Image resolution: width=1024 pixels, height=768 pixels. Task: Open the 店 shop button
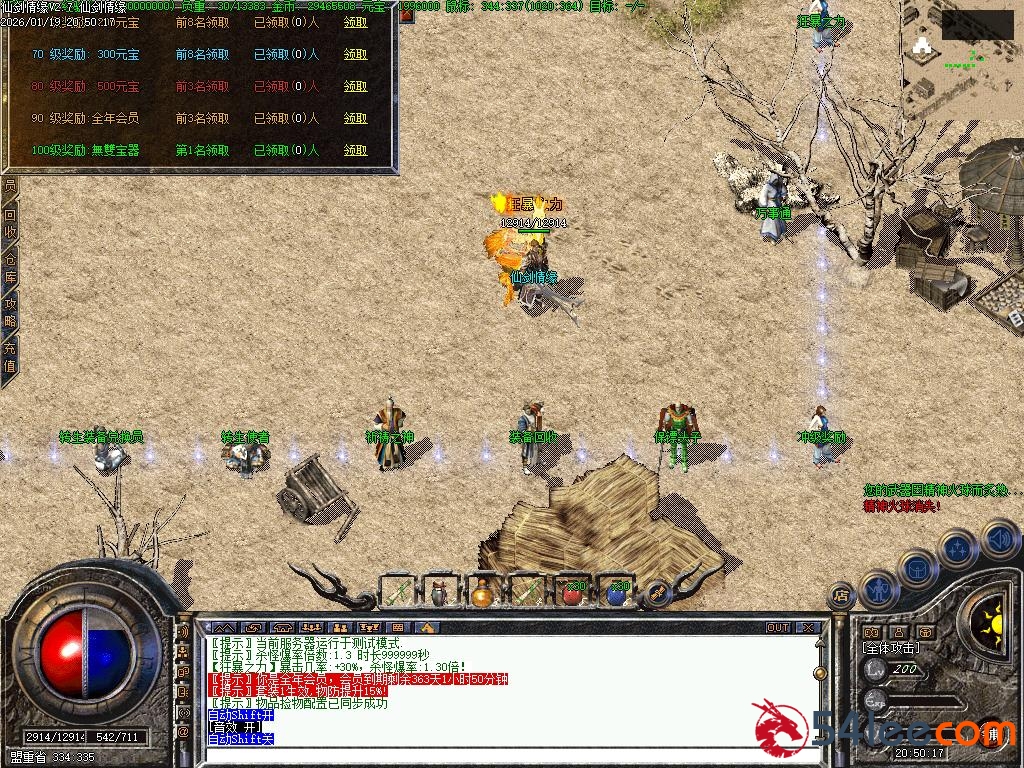click(x=841, y=597)
